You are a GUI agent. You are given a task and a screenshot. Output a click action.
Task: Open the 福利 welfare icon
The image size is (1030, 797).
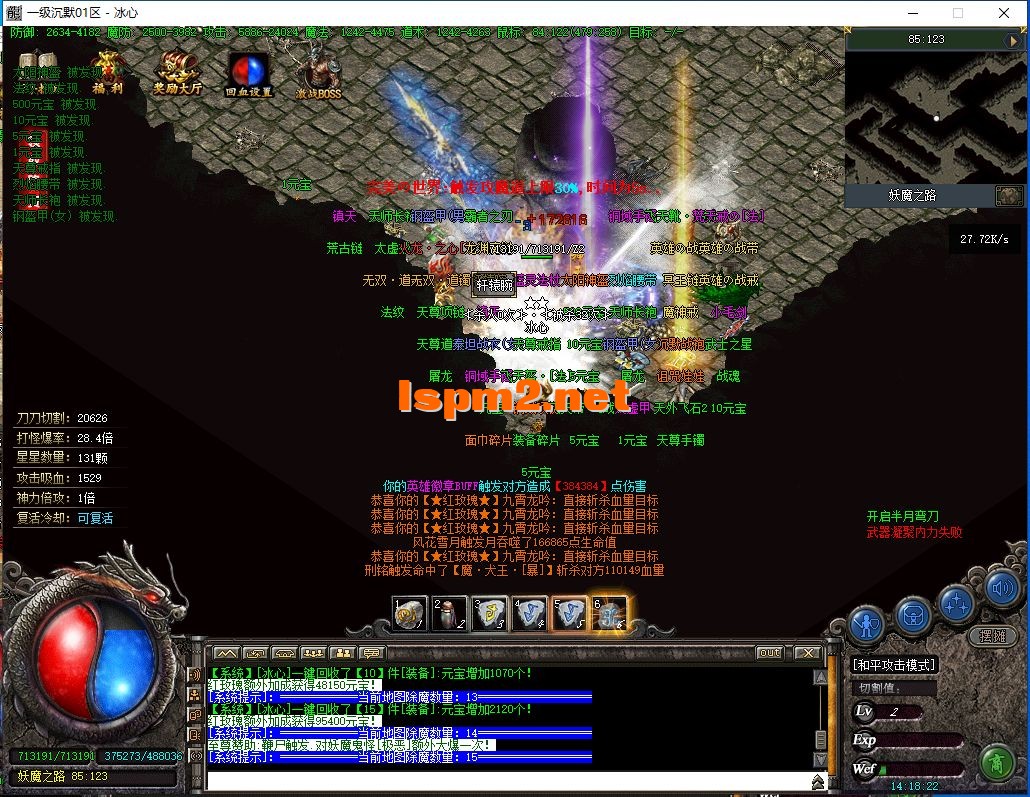[x=107, y=70]
